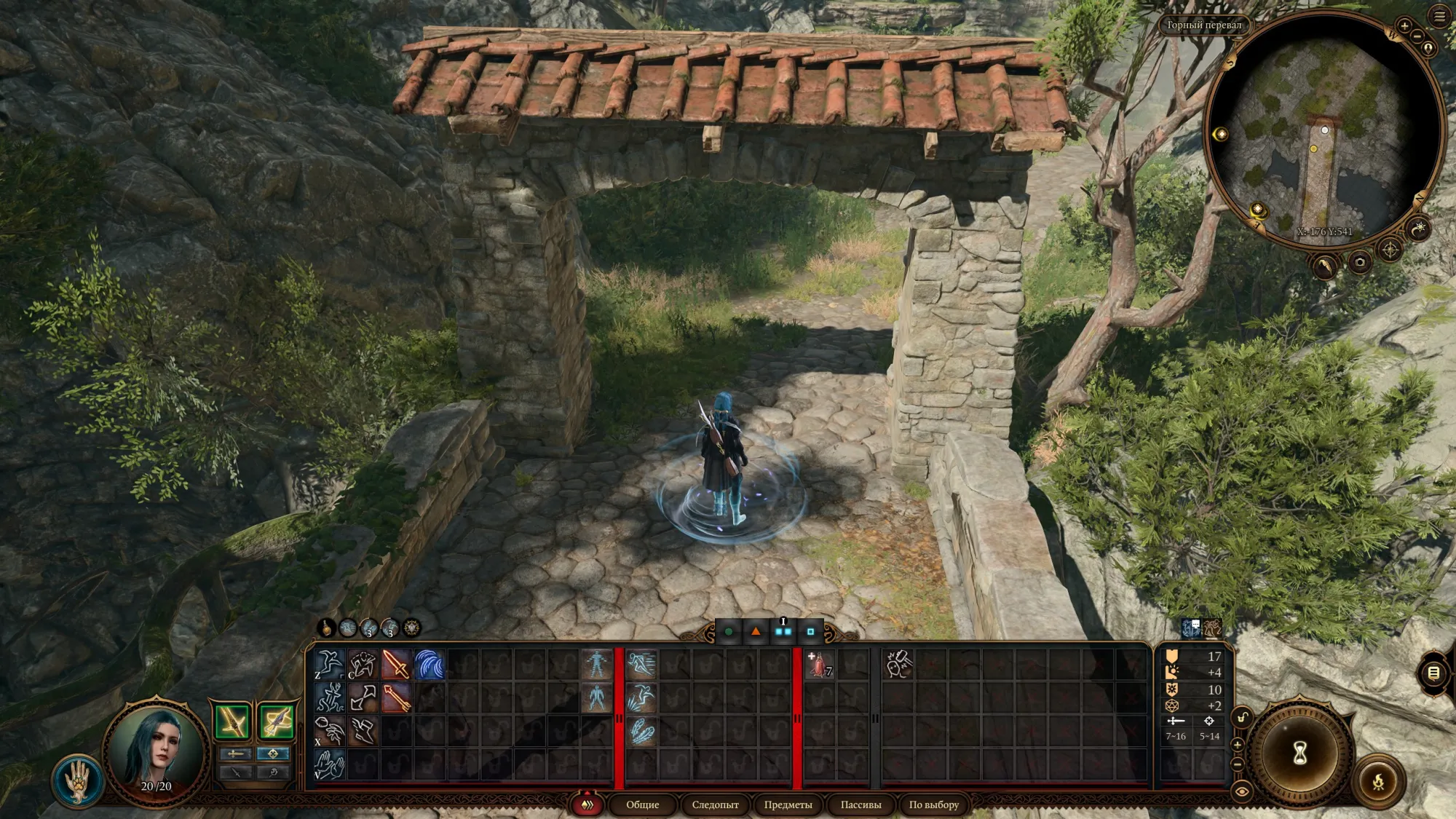Screen dimensions: 1456x819
Task: Open the Следопыт hotbar tab
Action: pyautogui.click(x=715, y=804)
